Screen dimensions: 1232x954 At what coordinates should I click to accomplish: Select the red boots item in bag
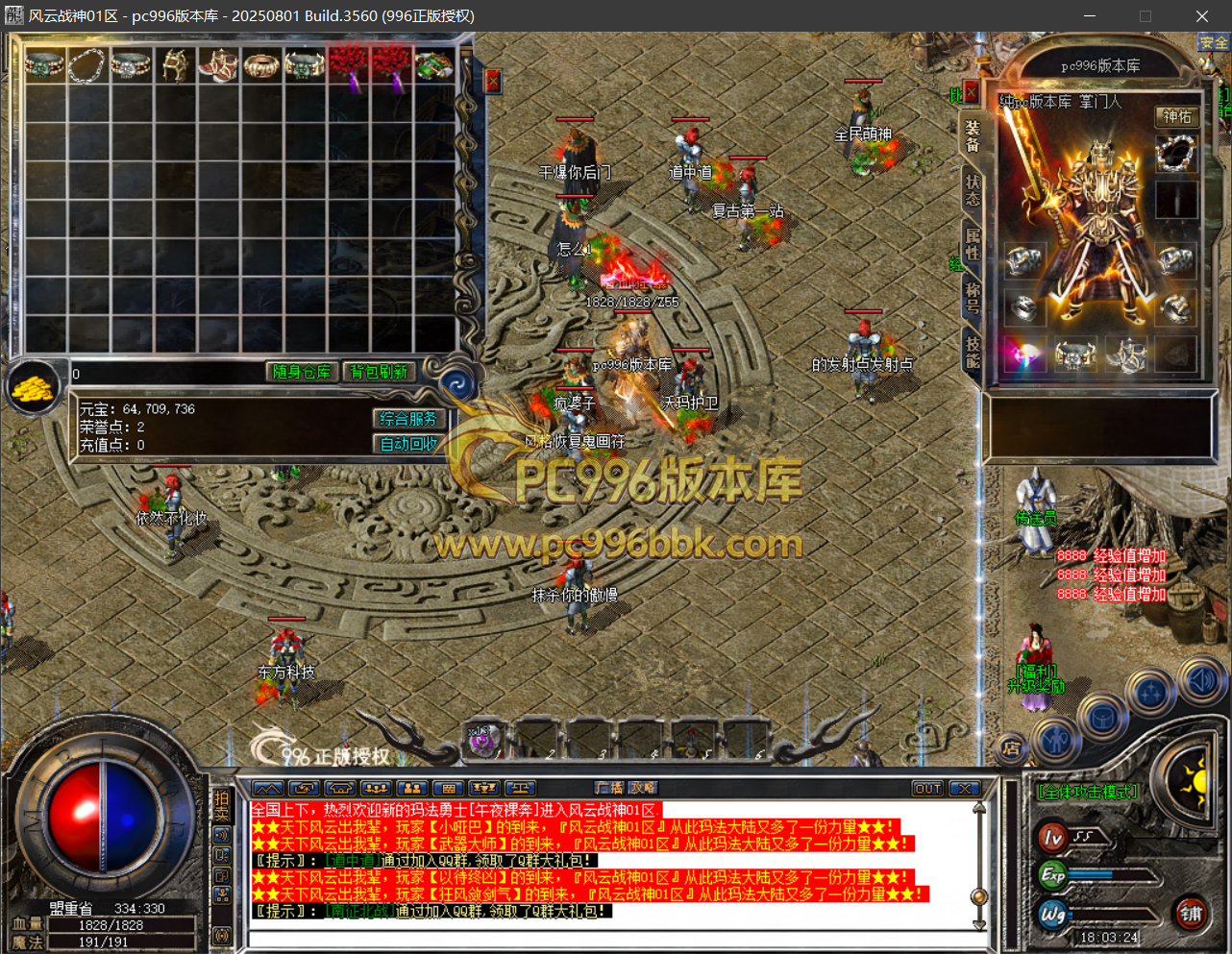coord(218,65)
